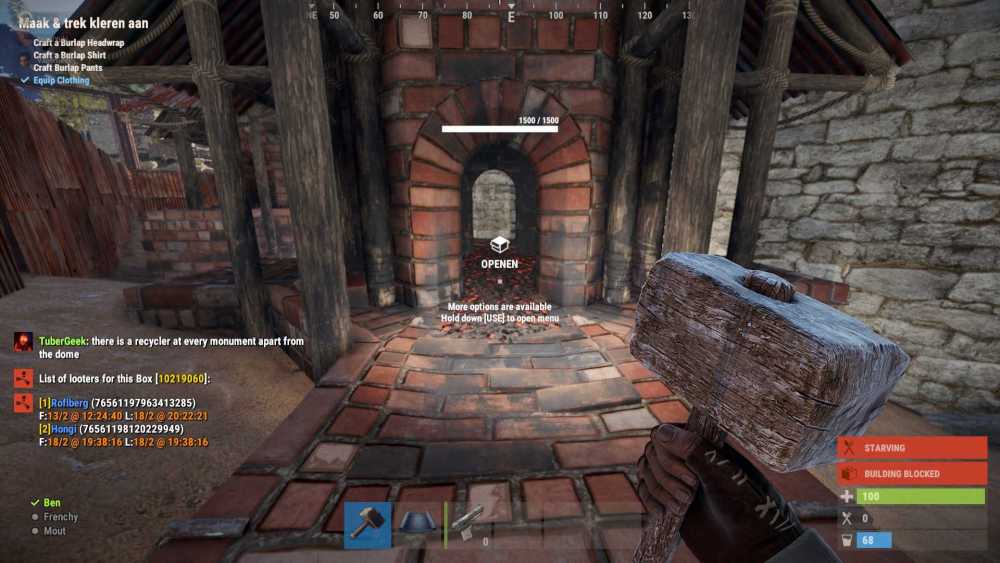Click the OPENEN box prompt icon
Image resolution: width=1000 pixels, height=563 pixels.
(x=499, y=245)
